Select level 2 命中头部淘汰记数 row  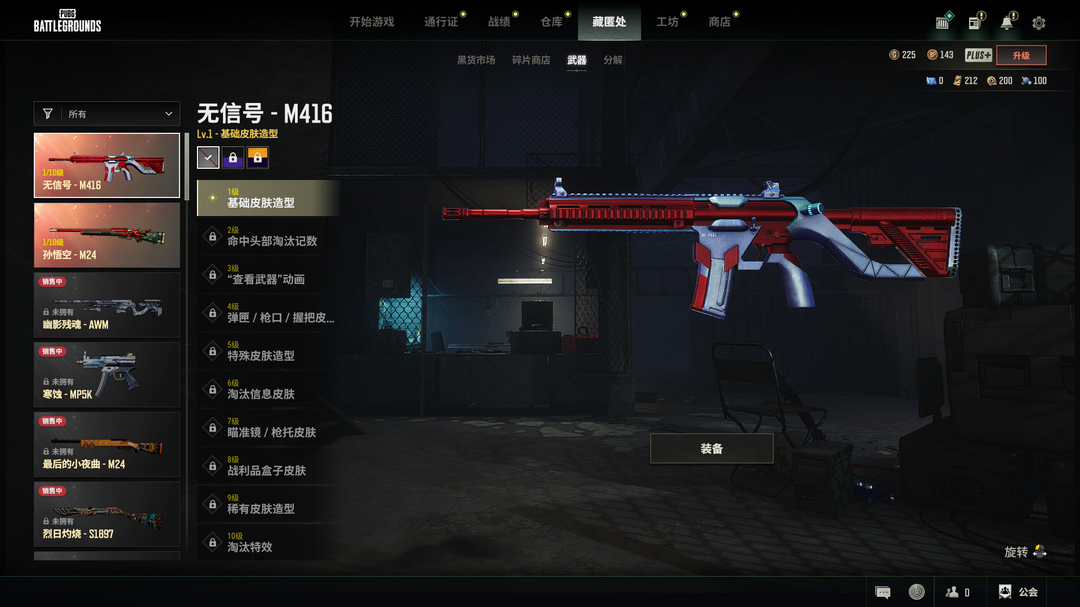(x=268, y=236)
